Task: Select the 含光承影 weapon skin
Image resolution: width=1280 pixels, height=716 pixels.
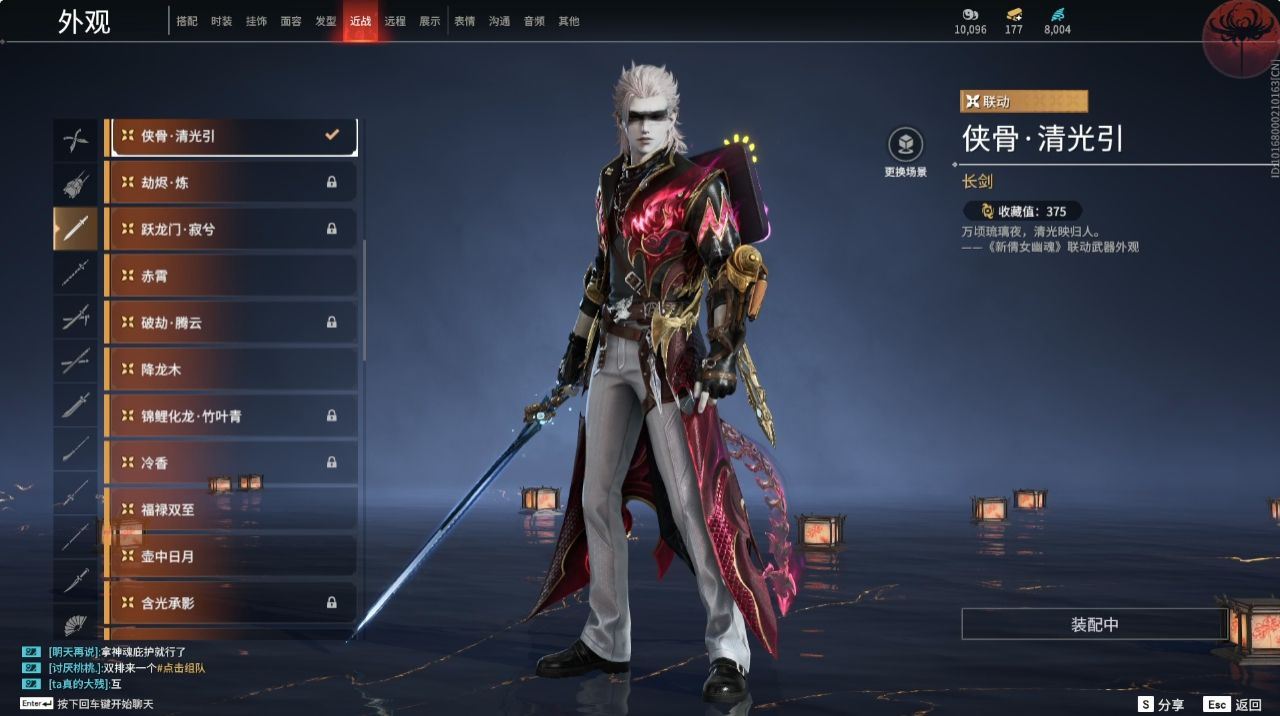Action: pyautogui.click(x=232, y=603)
